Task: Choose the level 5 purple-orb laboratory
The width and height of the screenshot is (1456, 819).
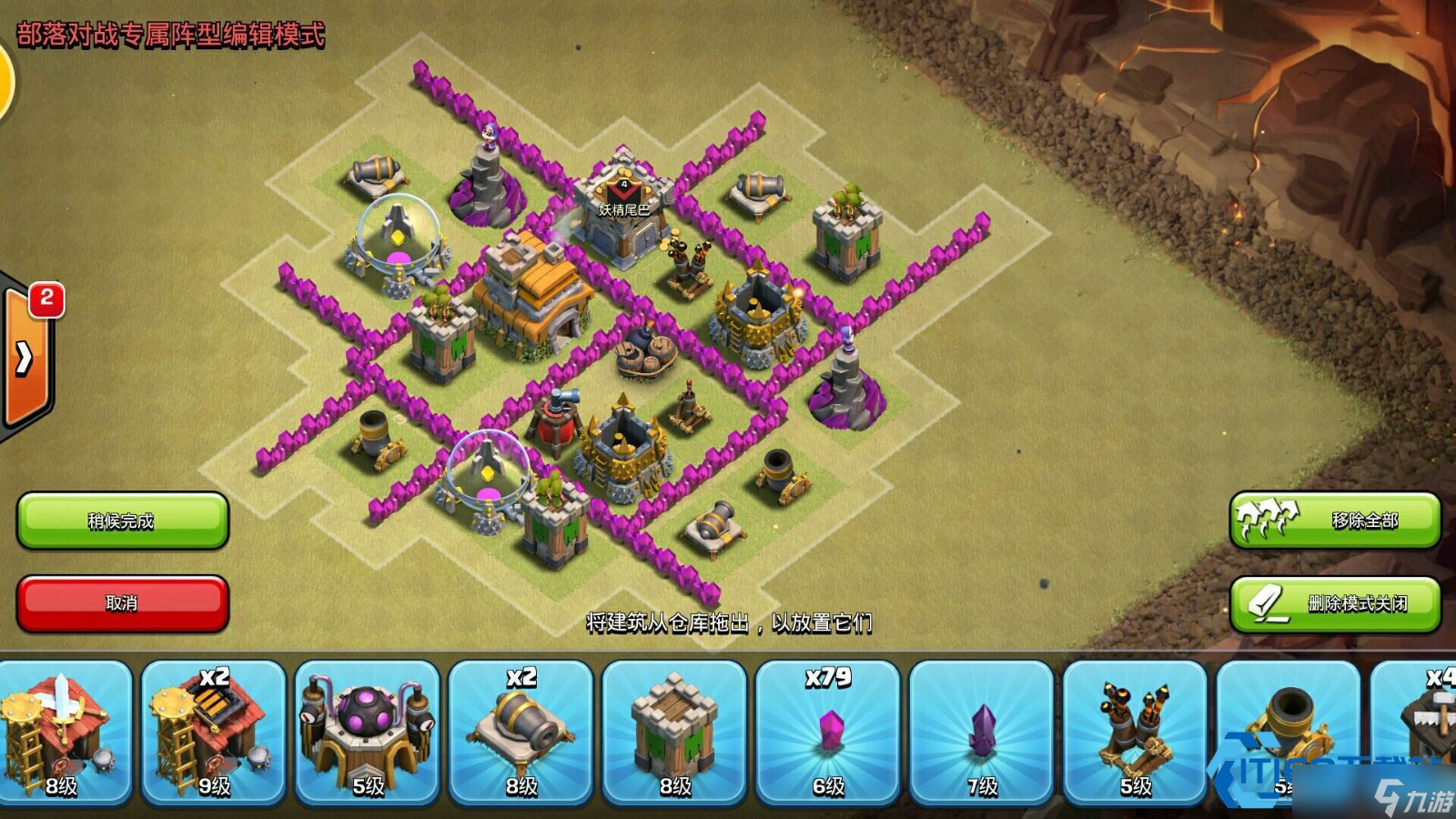Action: (x=368, y=733)
